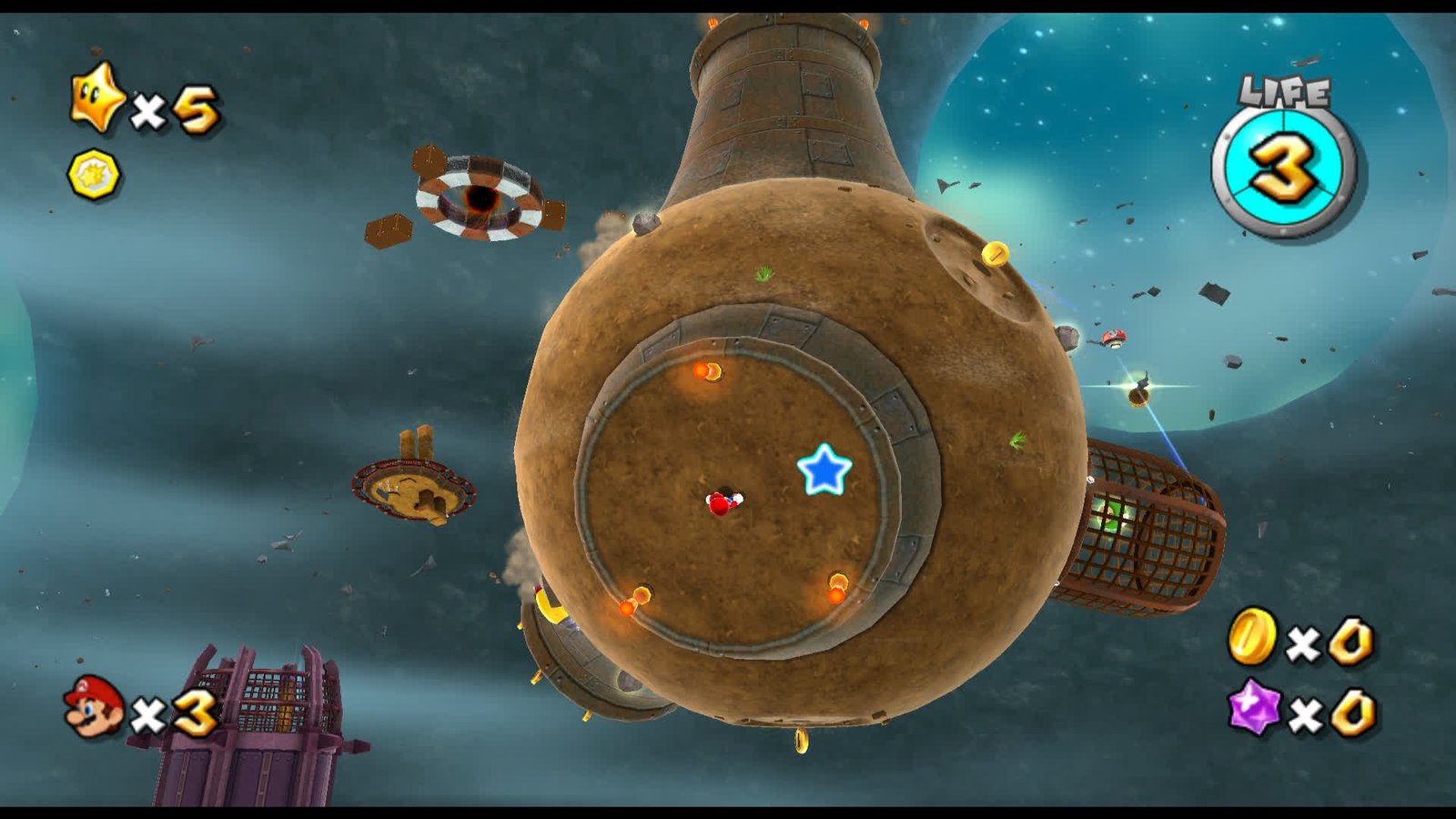Click the gold coin counter icon

1252,636
